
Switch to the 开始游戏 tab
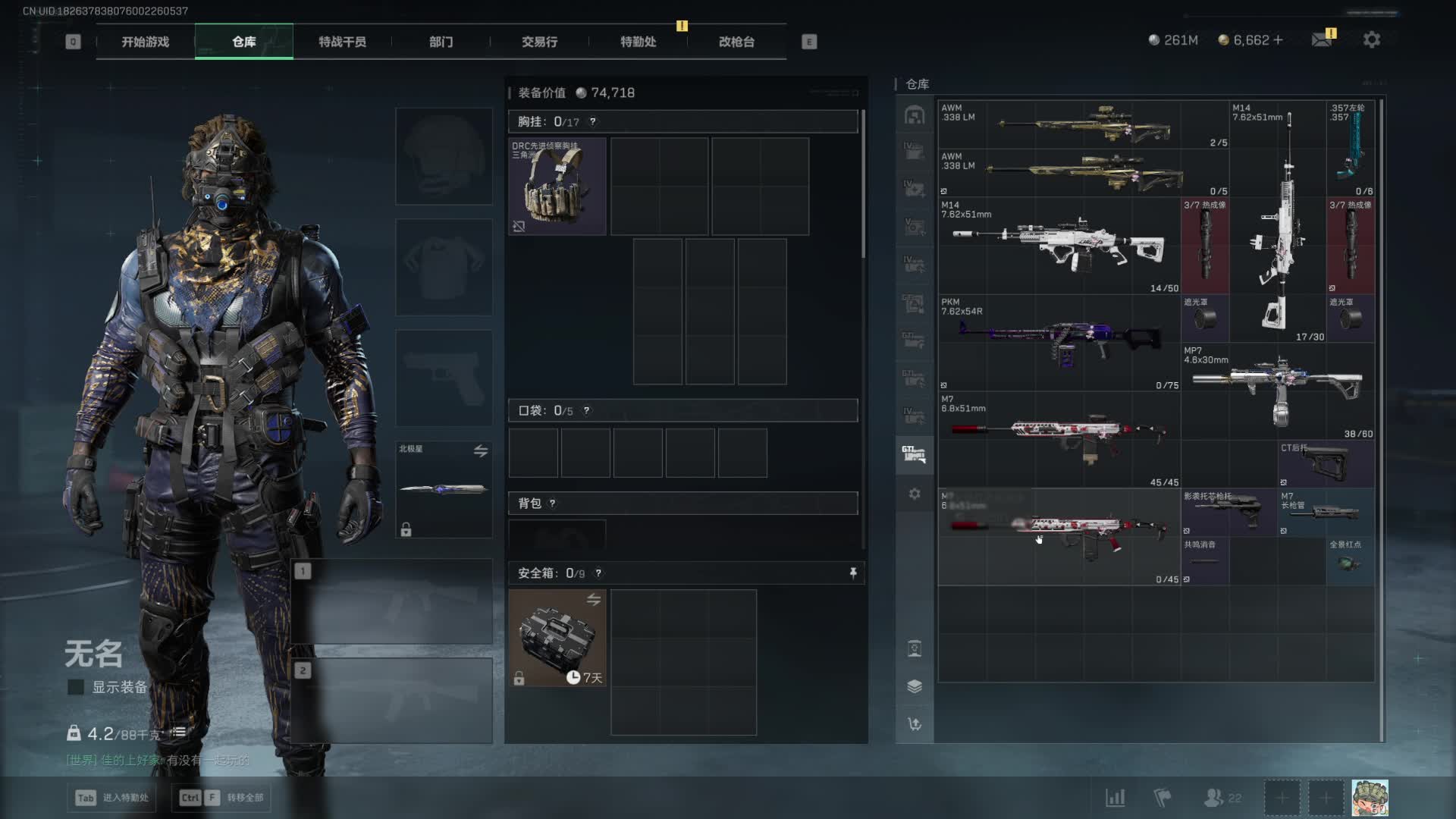[146, 42]
